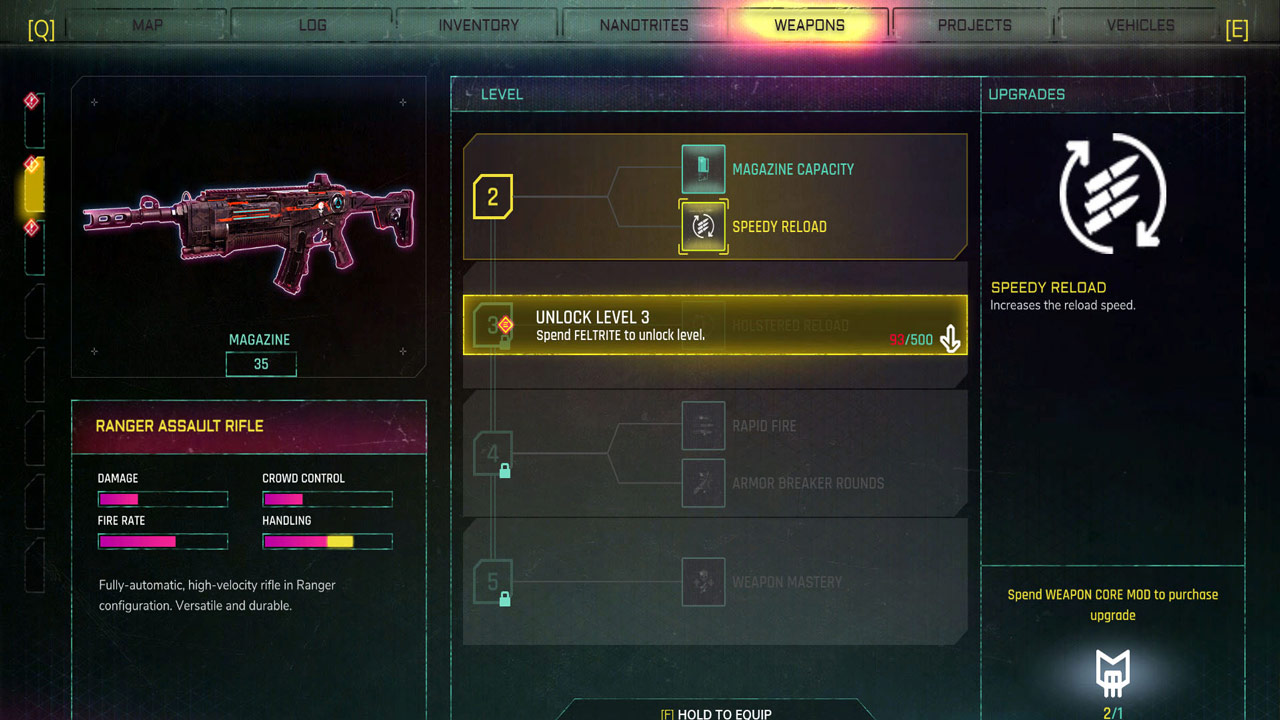Viewport: 1280px width, 720px height.
Task: Select the Magazine Capacity upgrade
Action: click(703, 169)
